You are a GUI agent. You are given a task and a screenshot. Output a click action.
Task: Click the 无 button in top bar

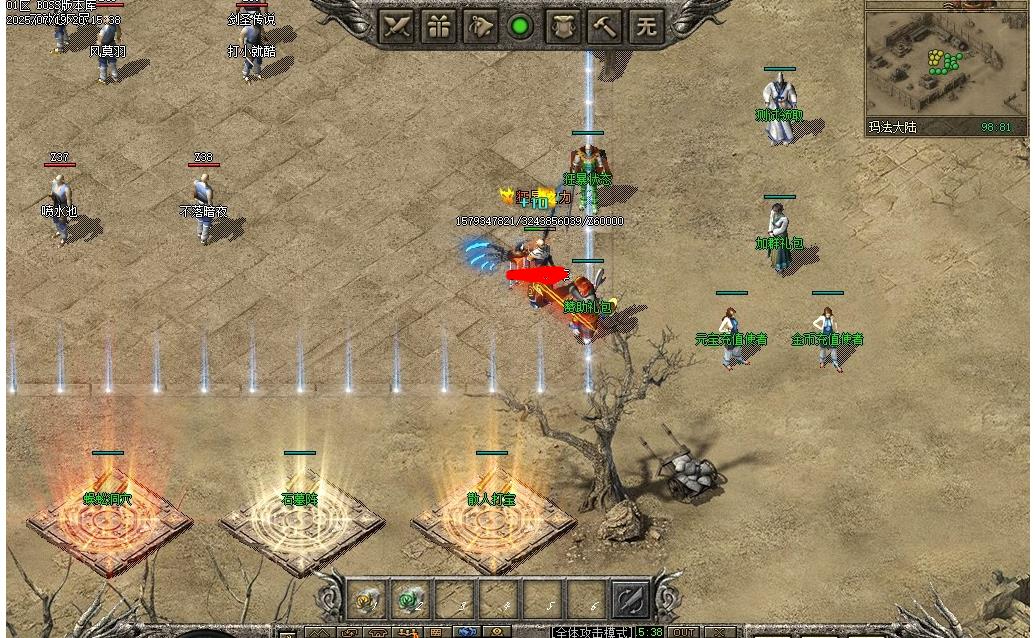(646, 27)
